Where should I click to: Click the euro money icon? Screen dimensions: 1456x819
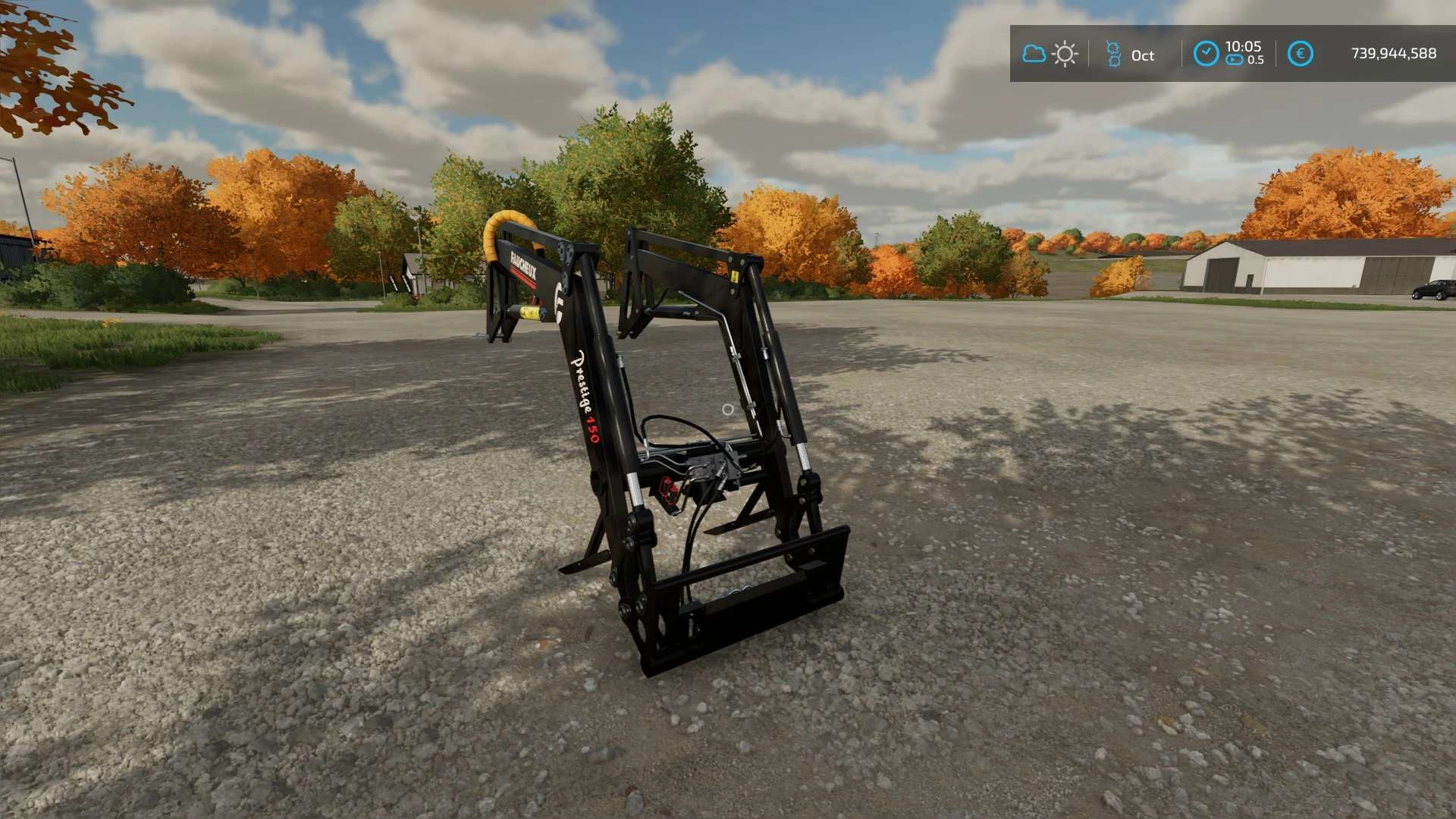coord(1300,54)
